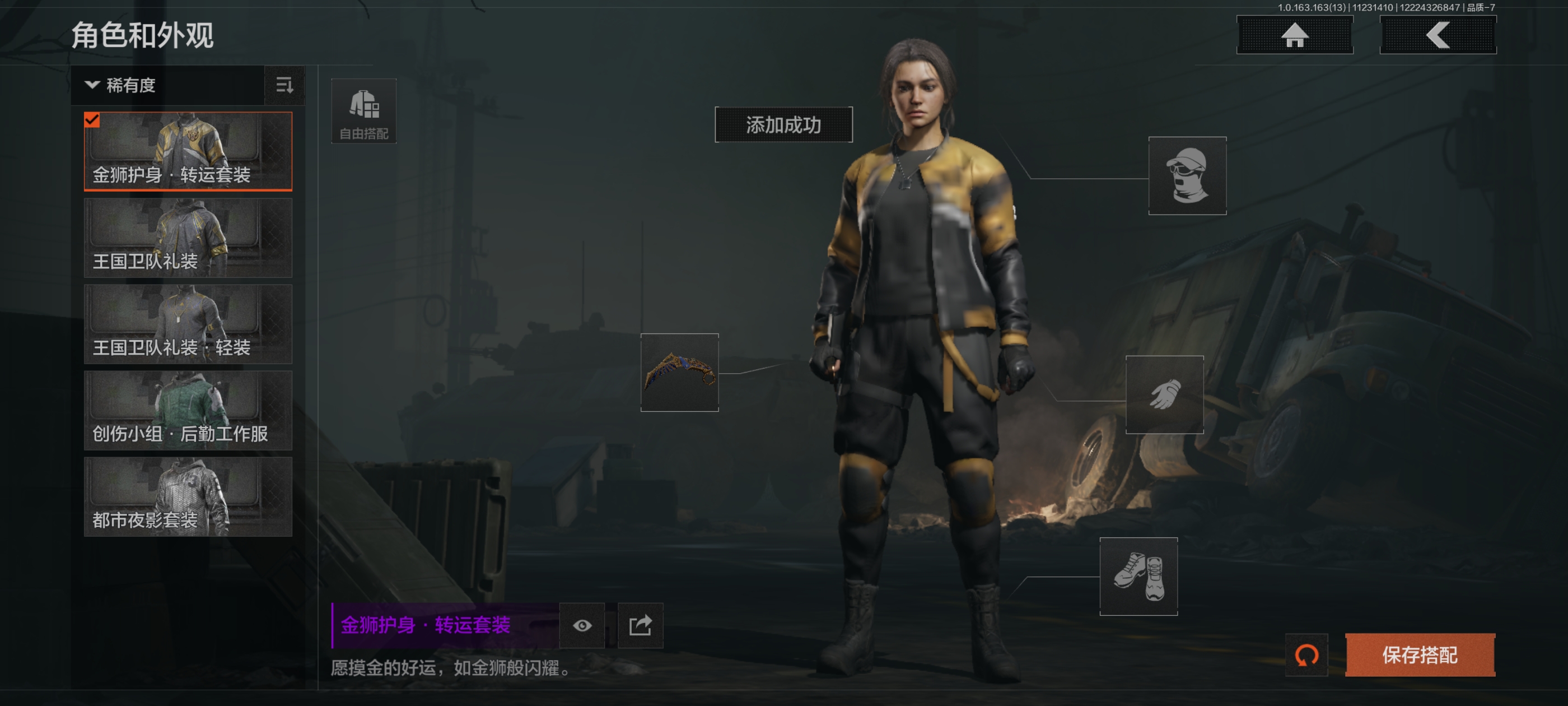Viewport: 1568px width, 706px height.
Task: Choose the 王国卫队礼装 outfit
Action: point(188,238)
